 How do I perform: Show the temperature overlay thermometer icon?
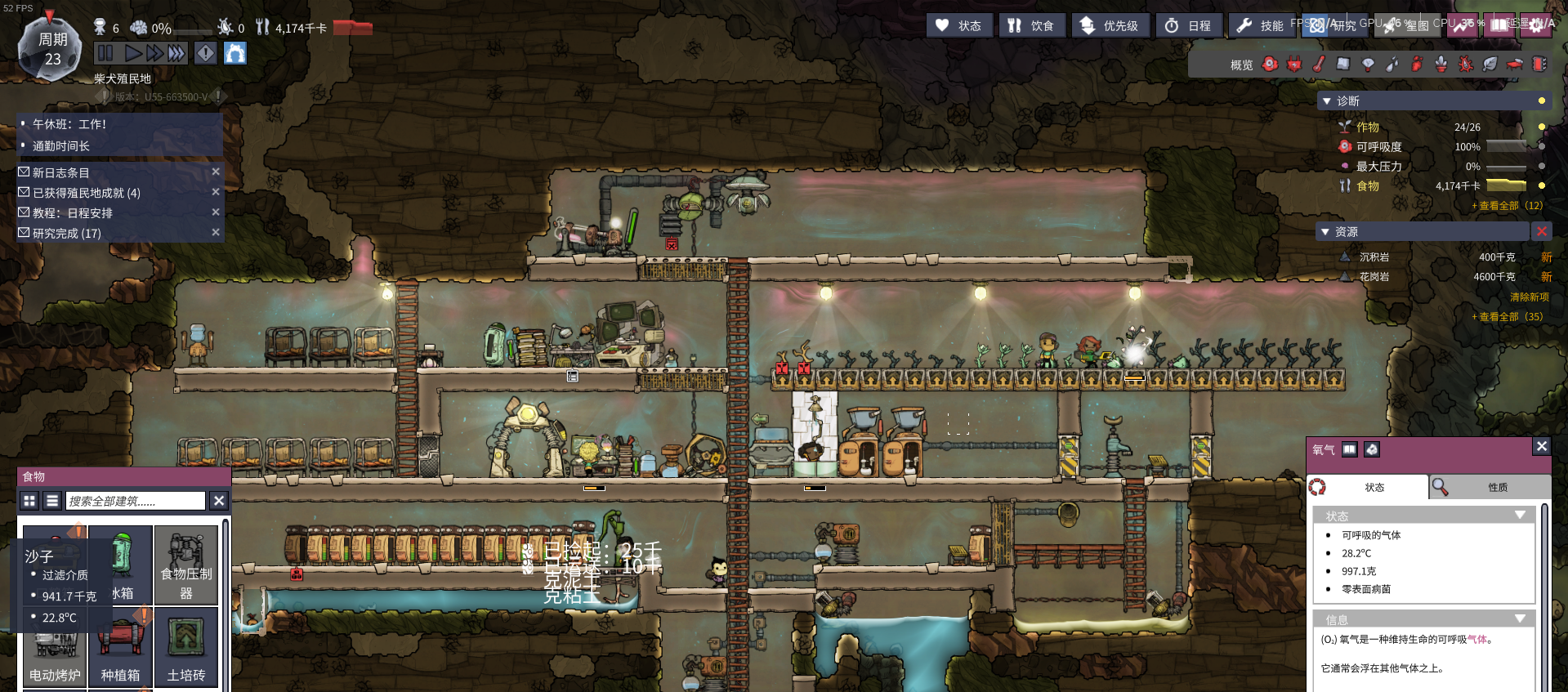click(x=1319, y=64)
